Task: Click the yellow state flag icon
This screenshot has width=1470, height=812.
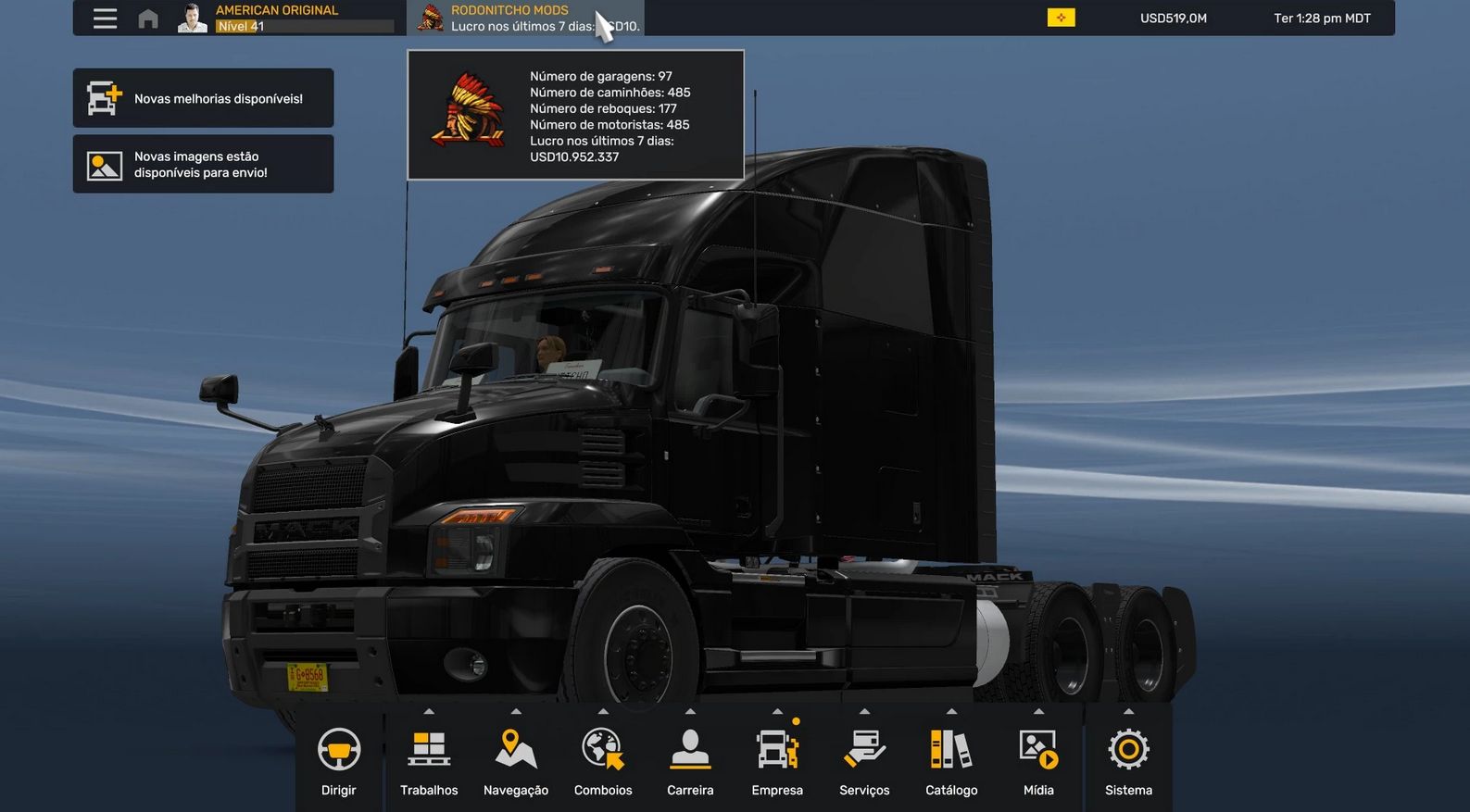Action: click(x=1061, y=18)
